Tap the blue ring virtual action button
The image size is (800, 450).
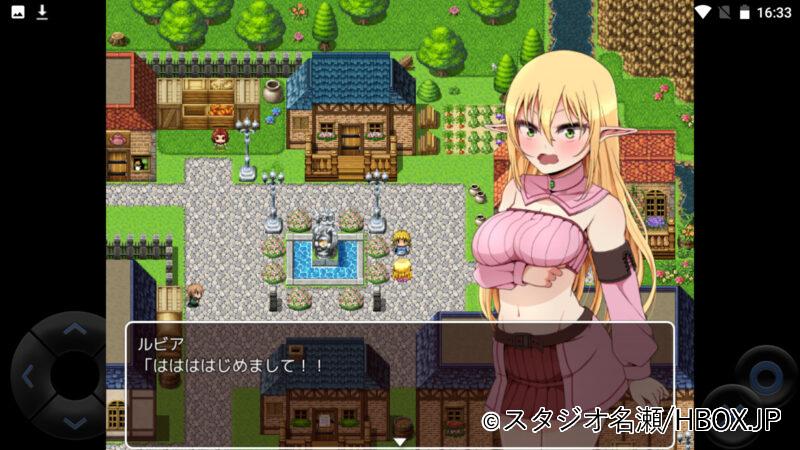point(765,375)
